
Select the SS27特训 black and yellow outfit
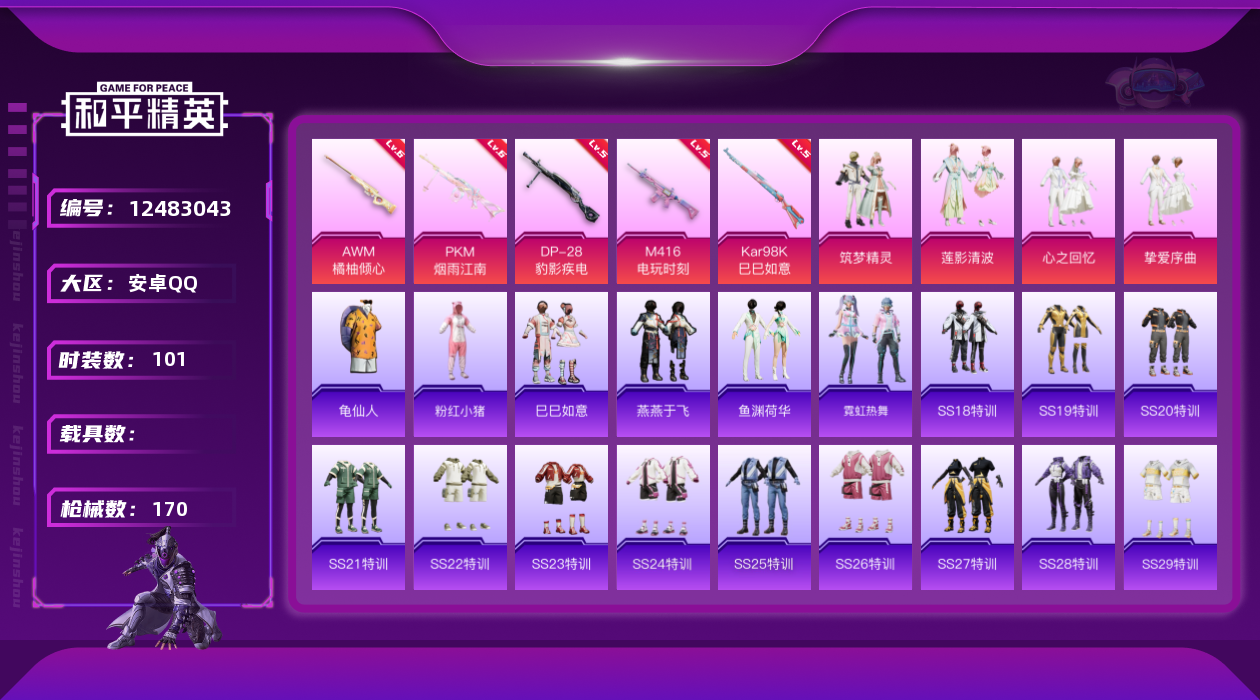point(967,517)
